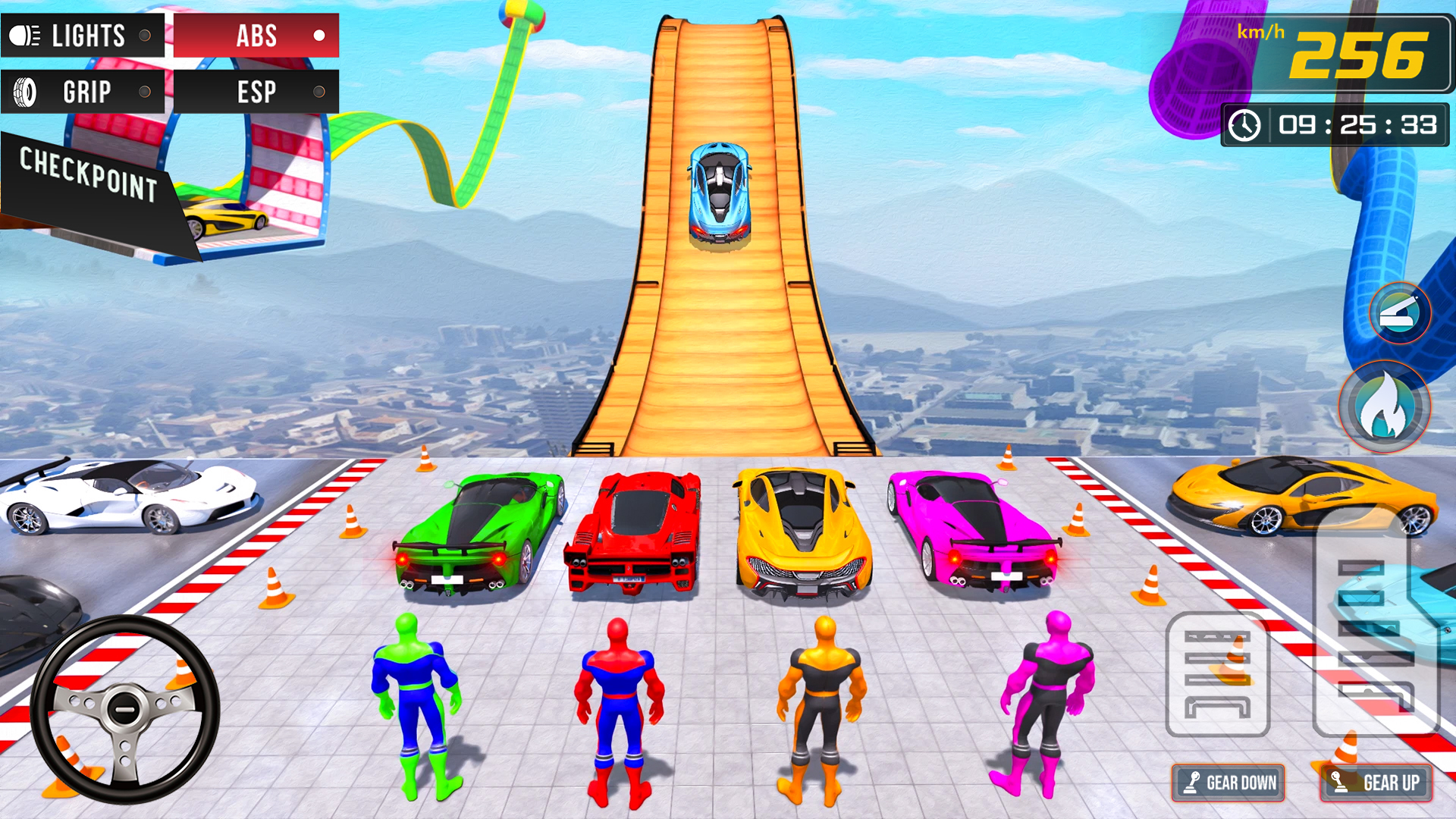This screenshot has width=1456, height=819.
Task: Click the gear stick icon inside GEAR DOWN
Action: pyautogui.click(x=1192, y=782)
